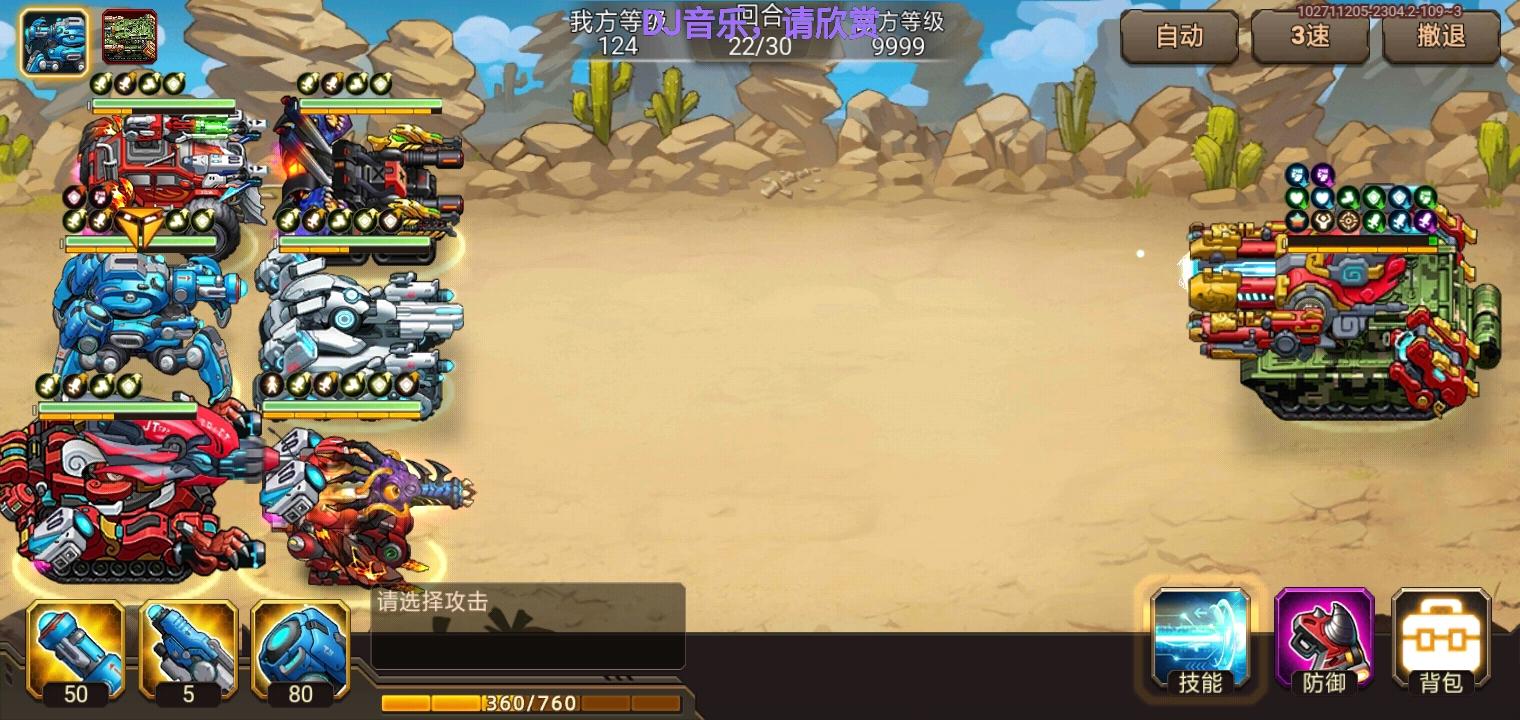Screen dimensions: 1520x720
Task: Select the blue pistol weapon with 5 ammo
Action: pos(188,648)
